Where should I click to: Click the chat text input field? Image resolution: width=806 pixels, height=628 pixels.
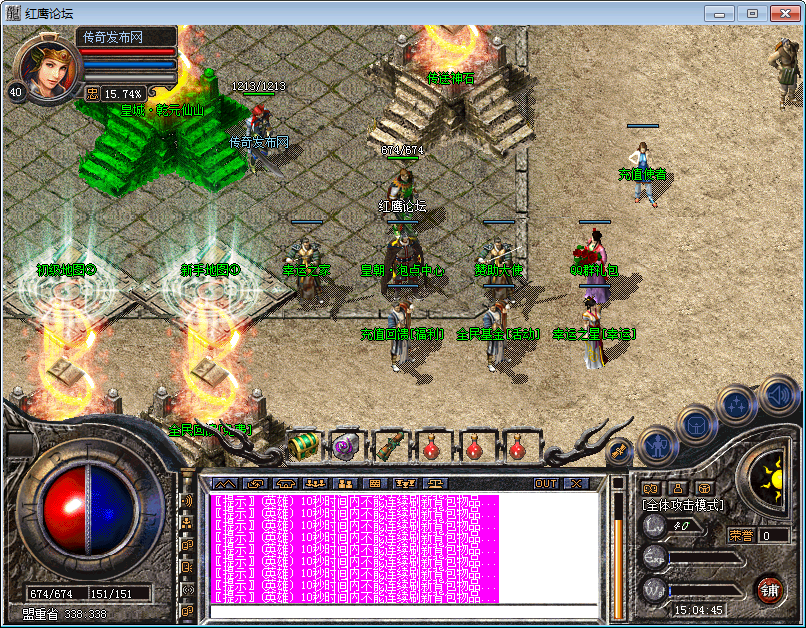click(403, 611)
